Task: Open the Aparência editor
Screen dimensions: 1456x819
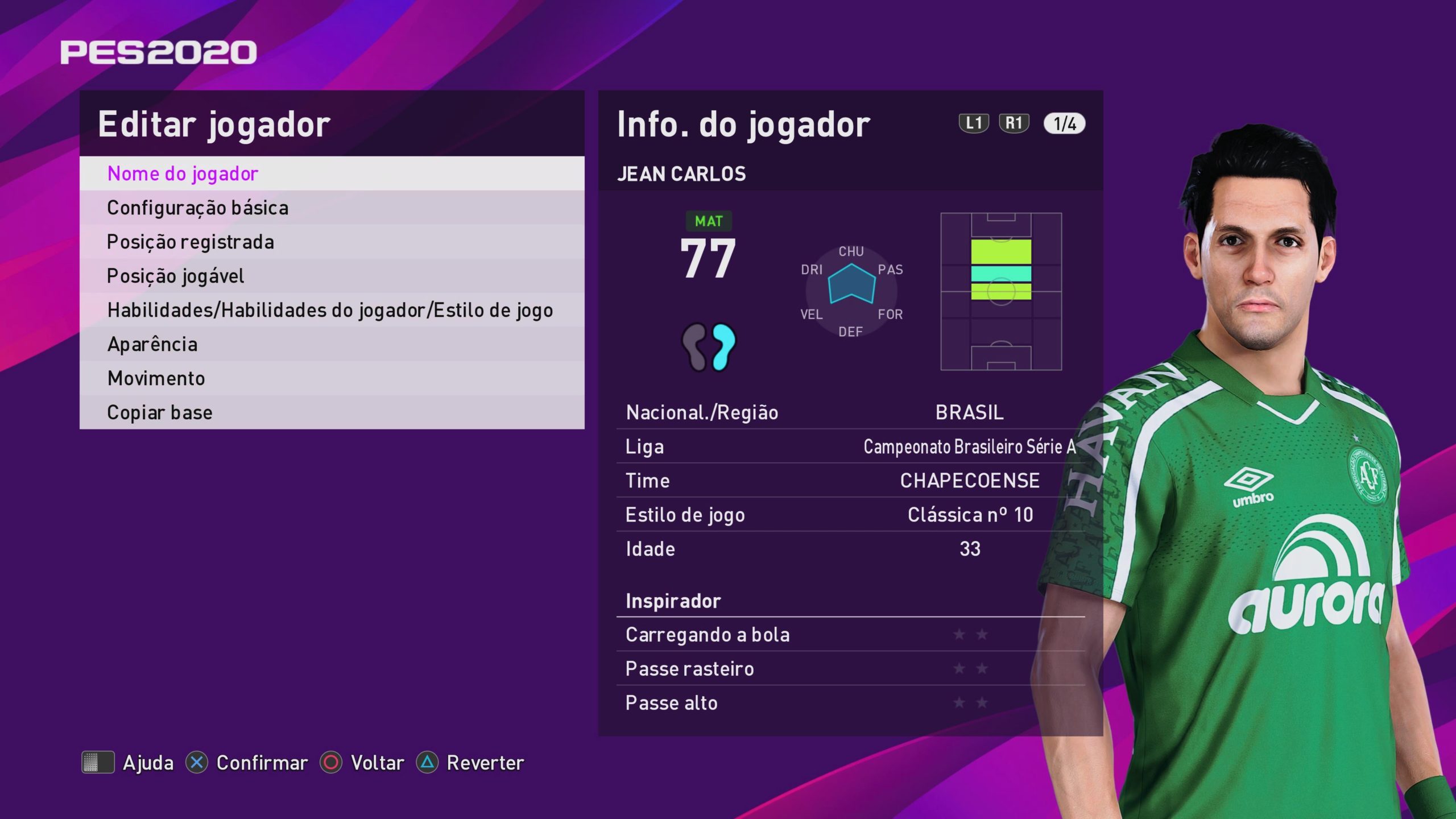Action: coord(332,344)
